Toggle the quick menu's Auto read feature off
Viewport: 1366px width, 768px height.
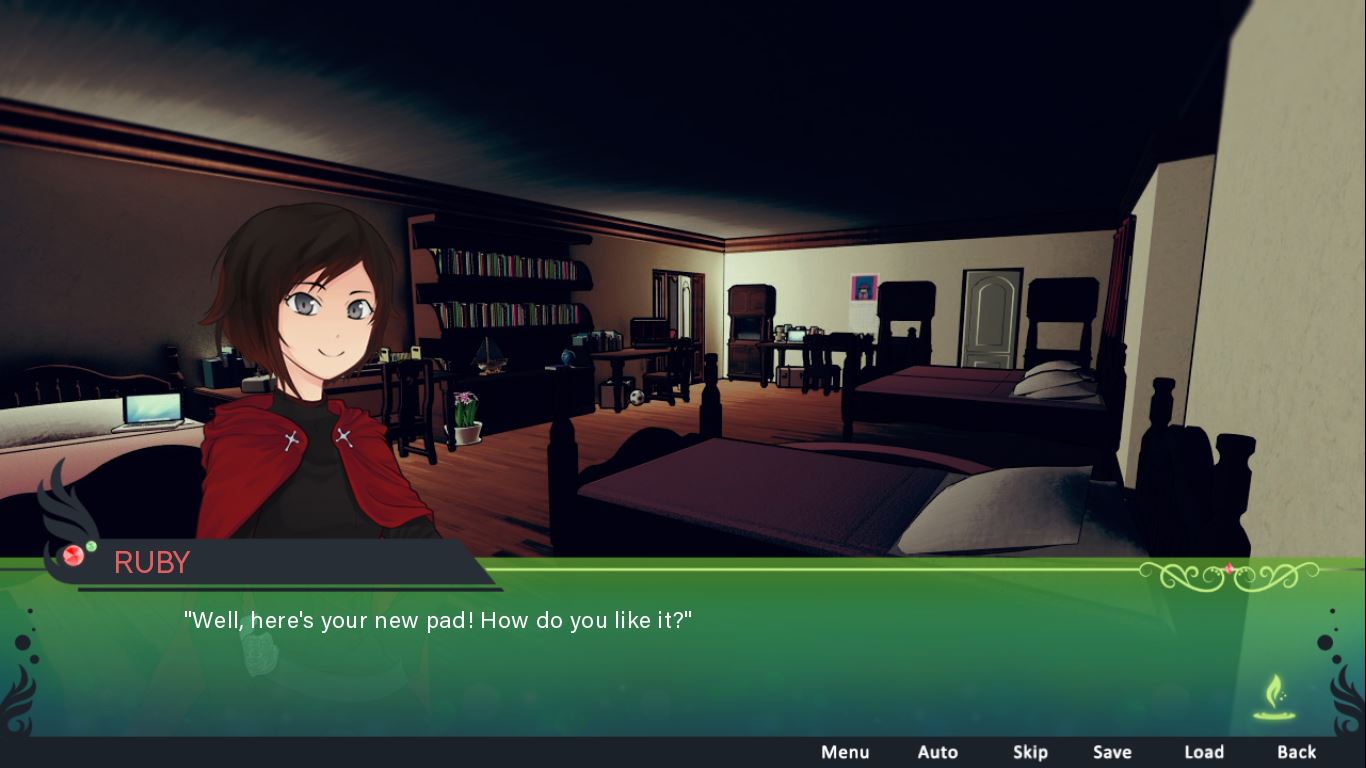[x=938, y=752]
